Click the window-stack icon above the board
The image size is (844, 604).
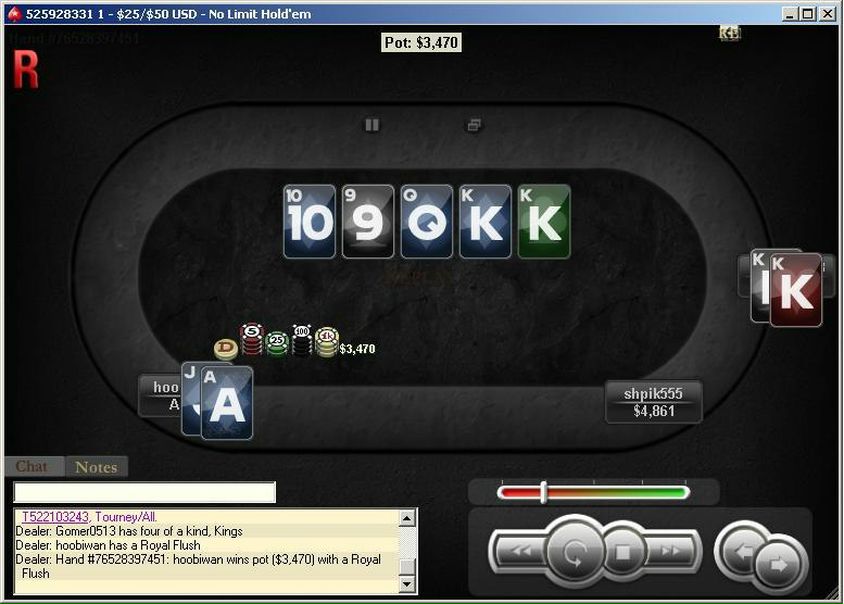474,125
